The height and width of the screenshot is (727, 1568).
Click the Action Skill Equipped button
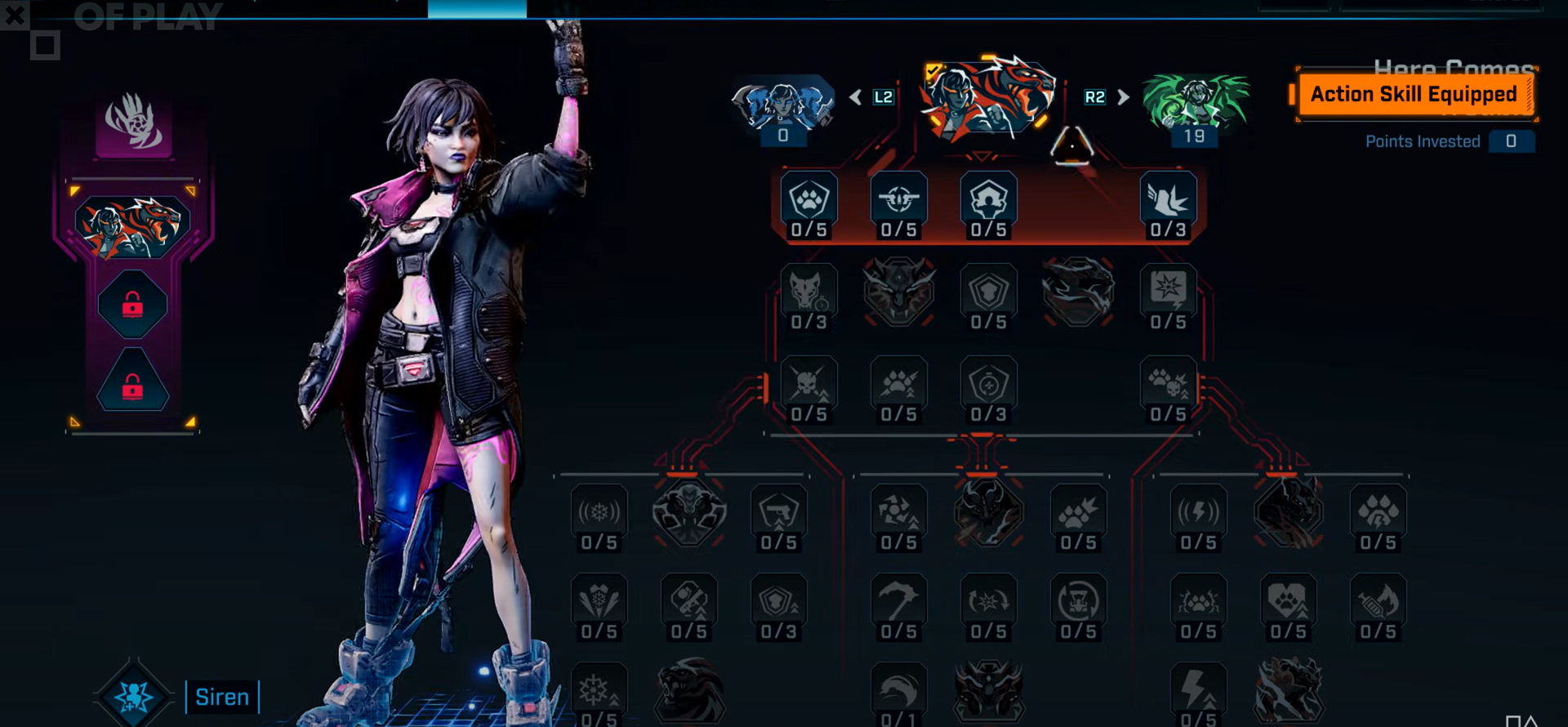coord(1414,95)
